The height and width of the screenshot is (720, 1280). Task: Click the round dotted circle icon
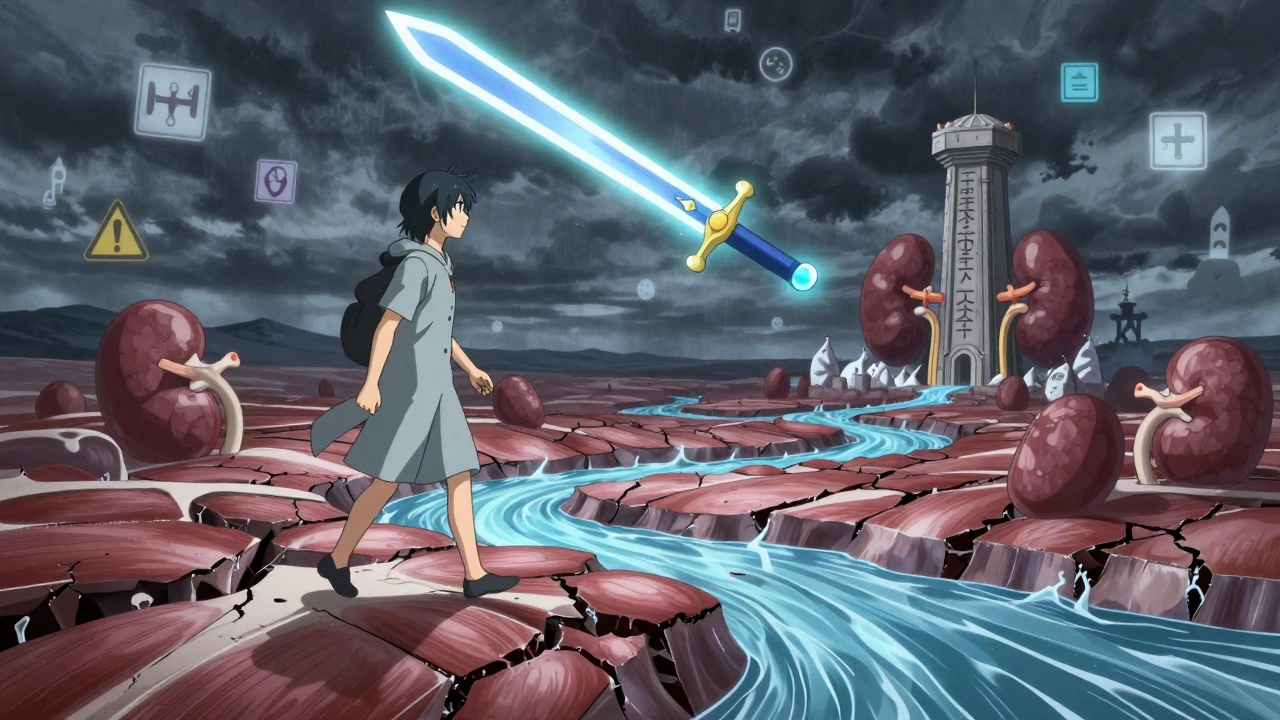point(775,64)
